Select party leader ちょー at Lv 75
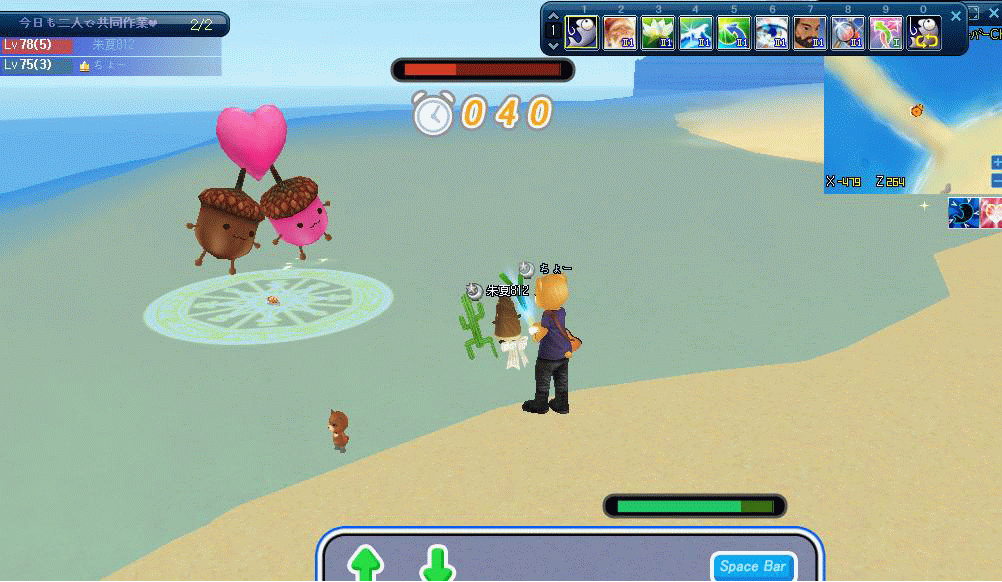1002x582 pixels. pyautogui.click(x=110, y=65)
